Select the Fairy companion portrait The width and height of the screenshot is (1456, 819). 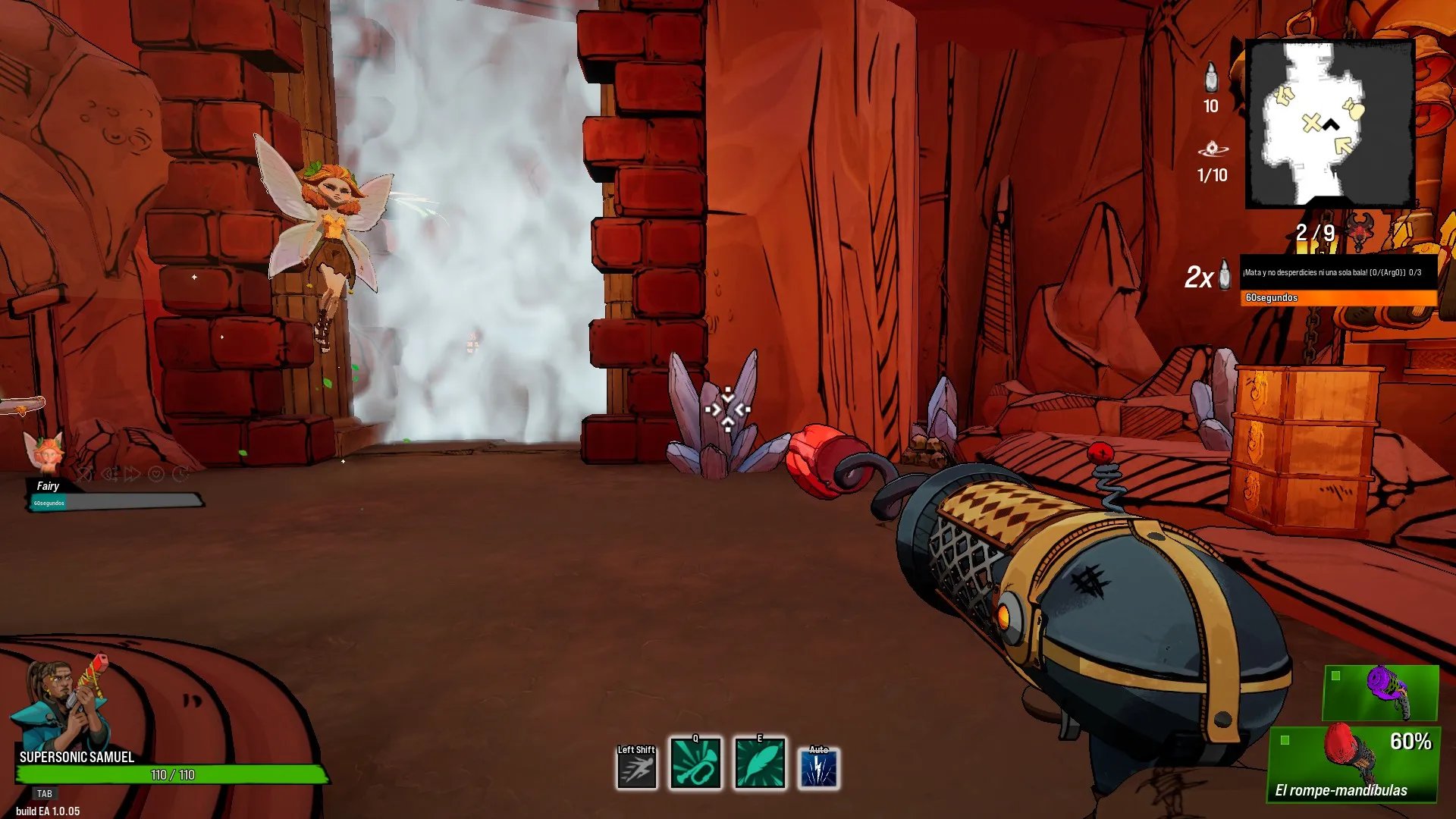pyautogui.click(x=45, y=454)
